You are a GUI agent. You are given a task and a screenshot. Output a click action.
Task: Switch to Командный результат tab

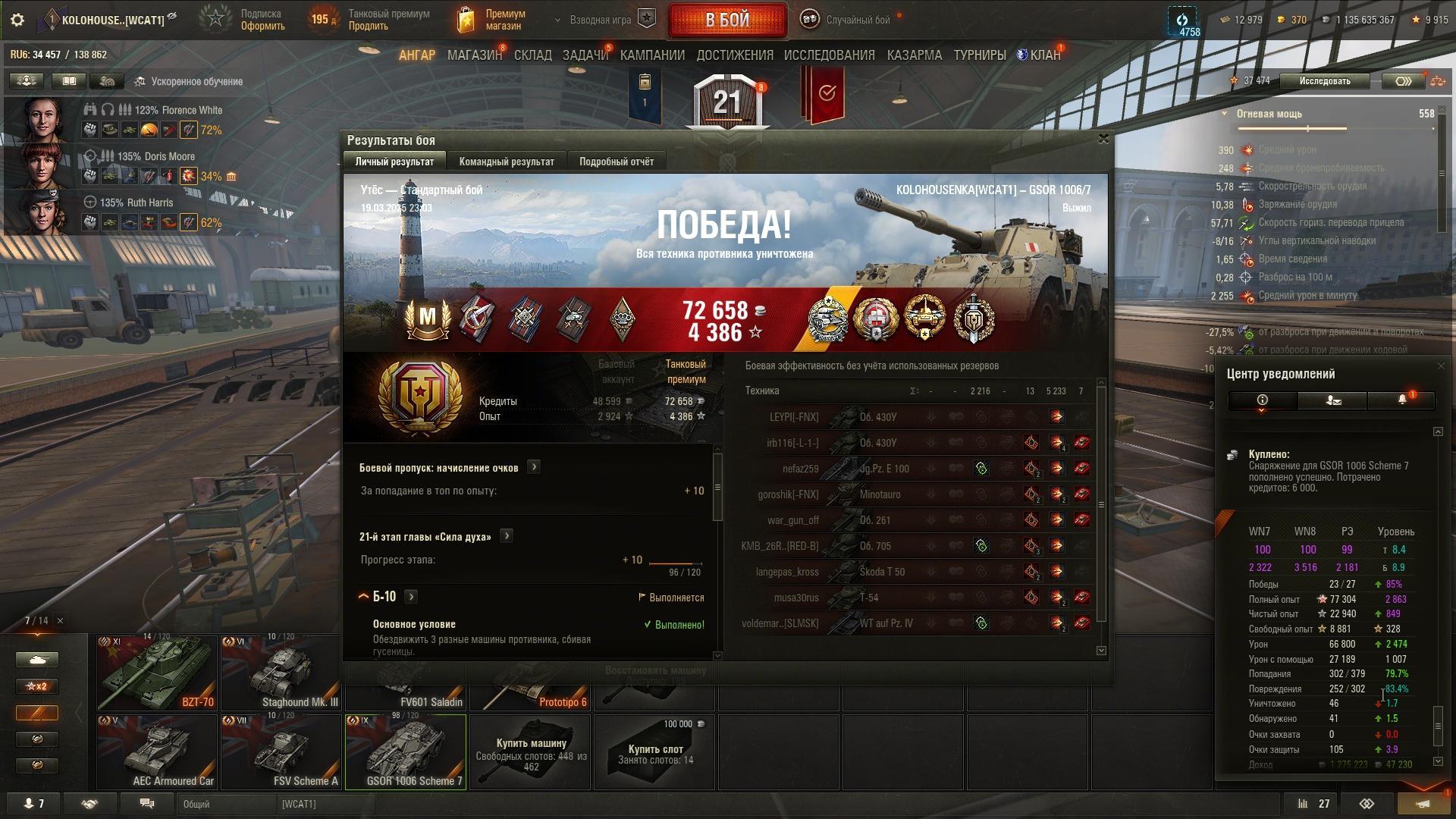point(507,162)
